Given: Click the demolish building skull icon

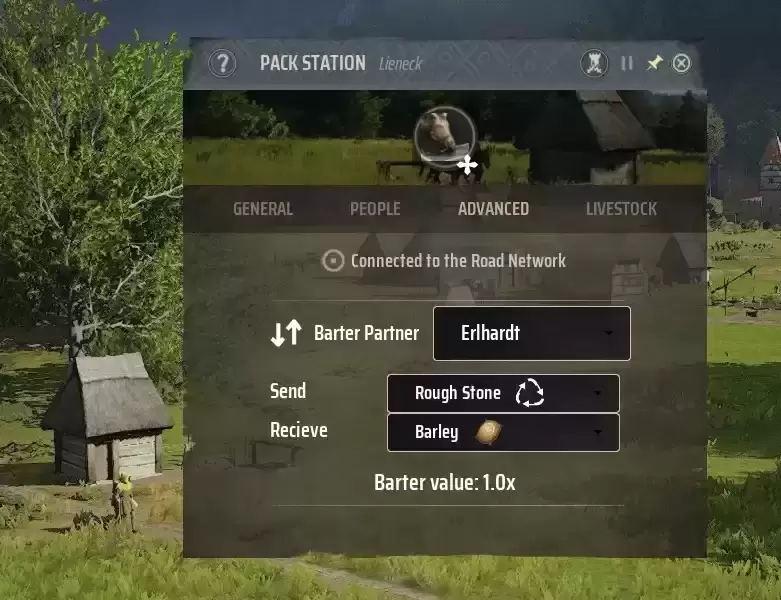Looking at the screenshot, I should tap(595, 63).
